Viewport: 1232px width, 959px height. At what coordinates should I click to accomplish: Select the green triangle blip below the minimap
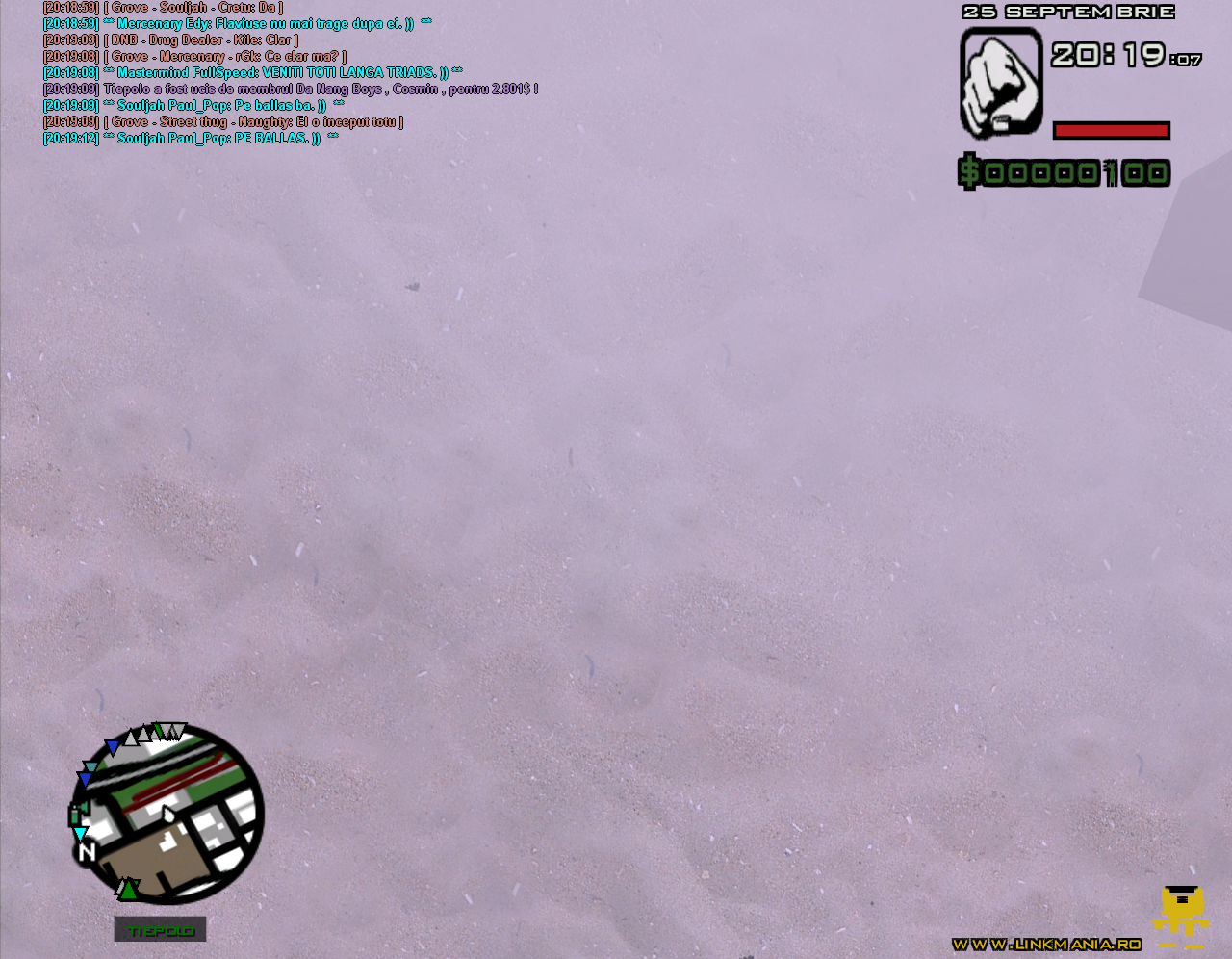[x=128, y=890]
